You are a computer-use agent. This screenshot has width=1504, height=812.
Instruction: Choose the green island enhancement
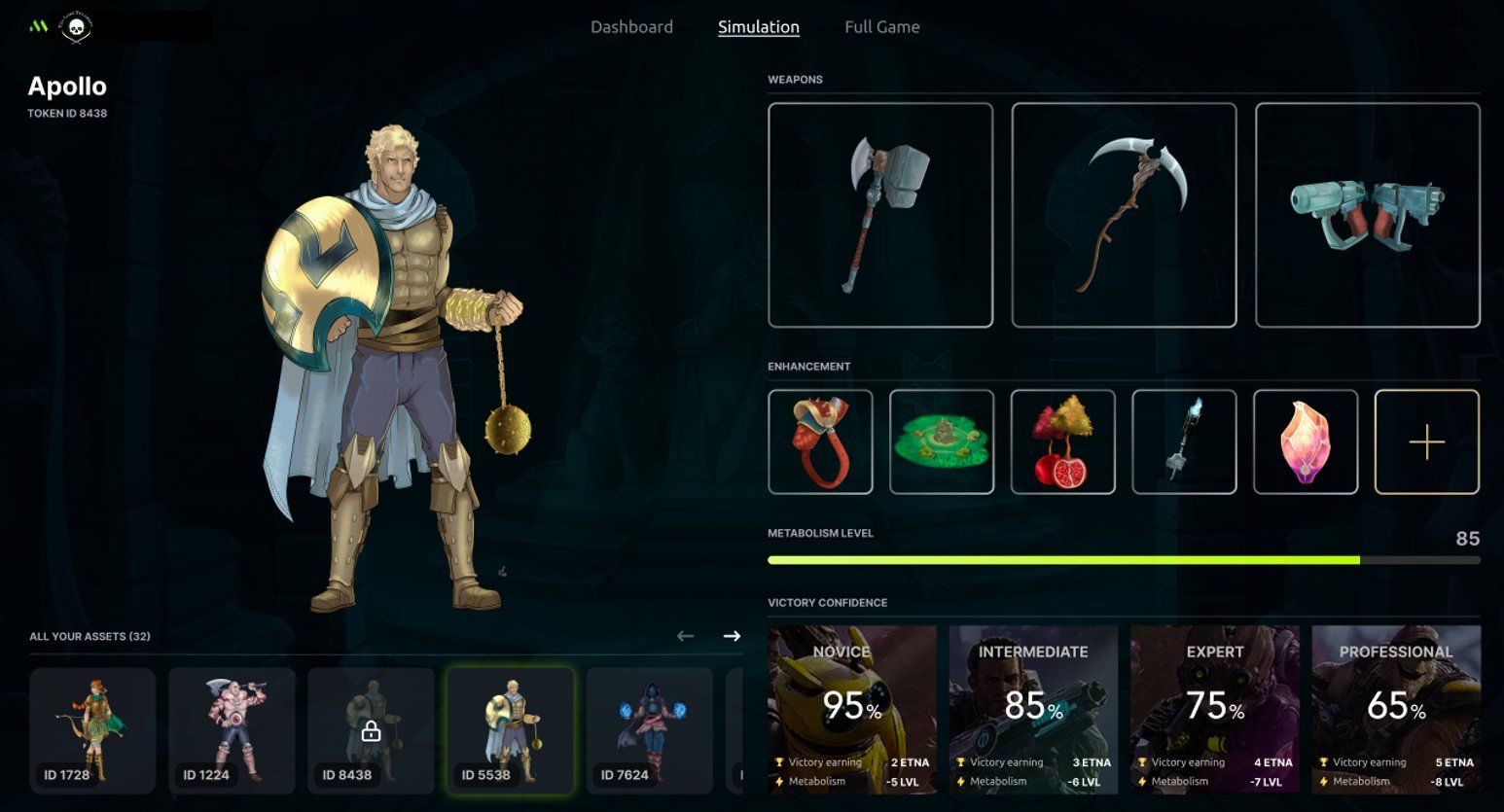(x=941, y=441)
